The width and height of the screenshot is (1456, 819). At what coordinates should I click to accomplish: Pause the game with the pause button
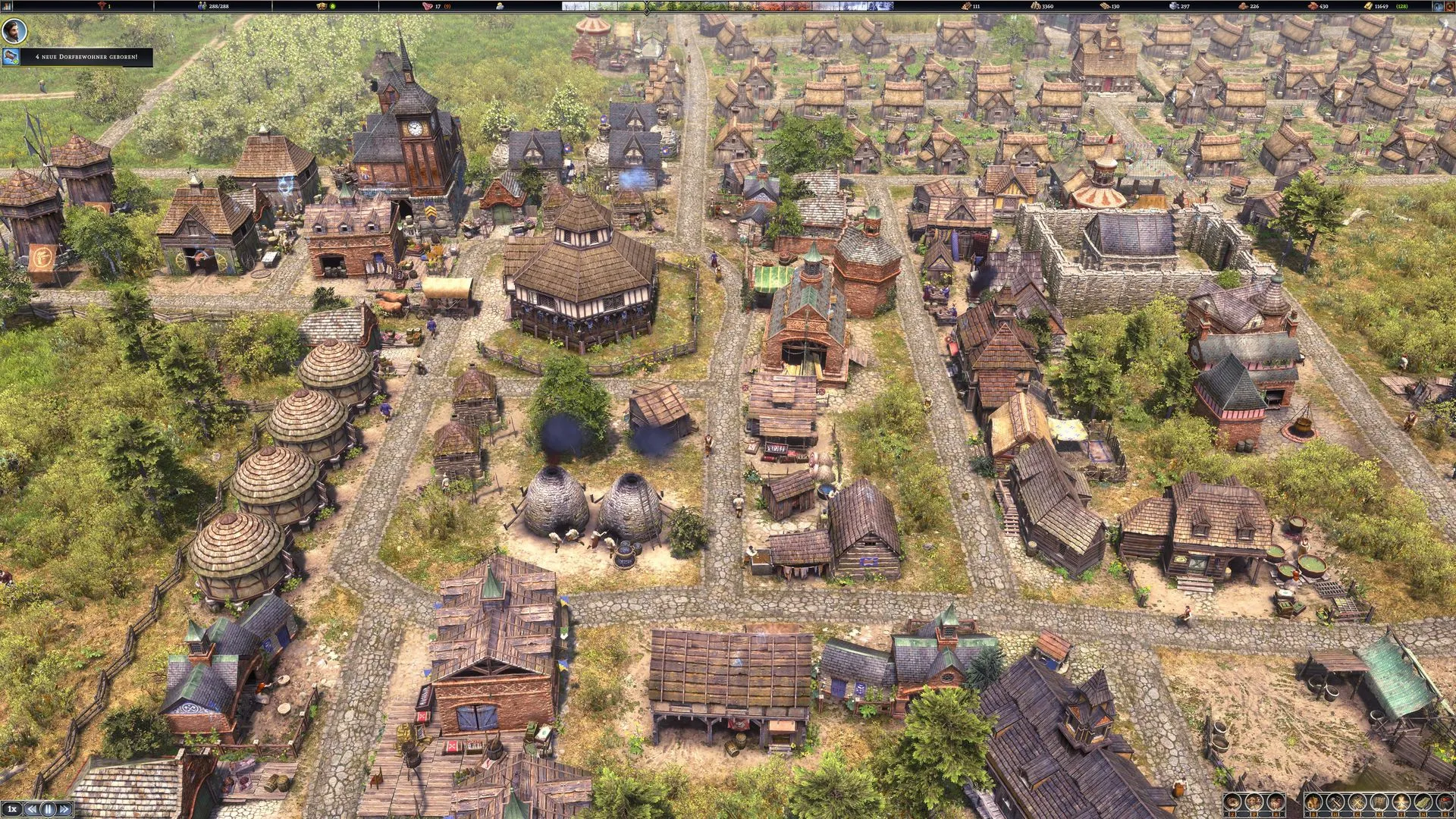click(x=49, y=808)
